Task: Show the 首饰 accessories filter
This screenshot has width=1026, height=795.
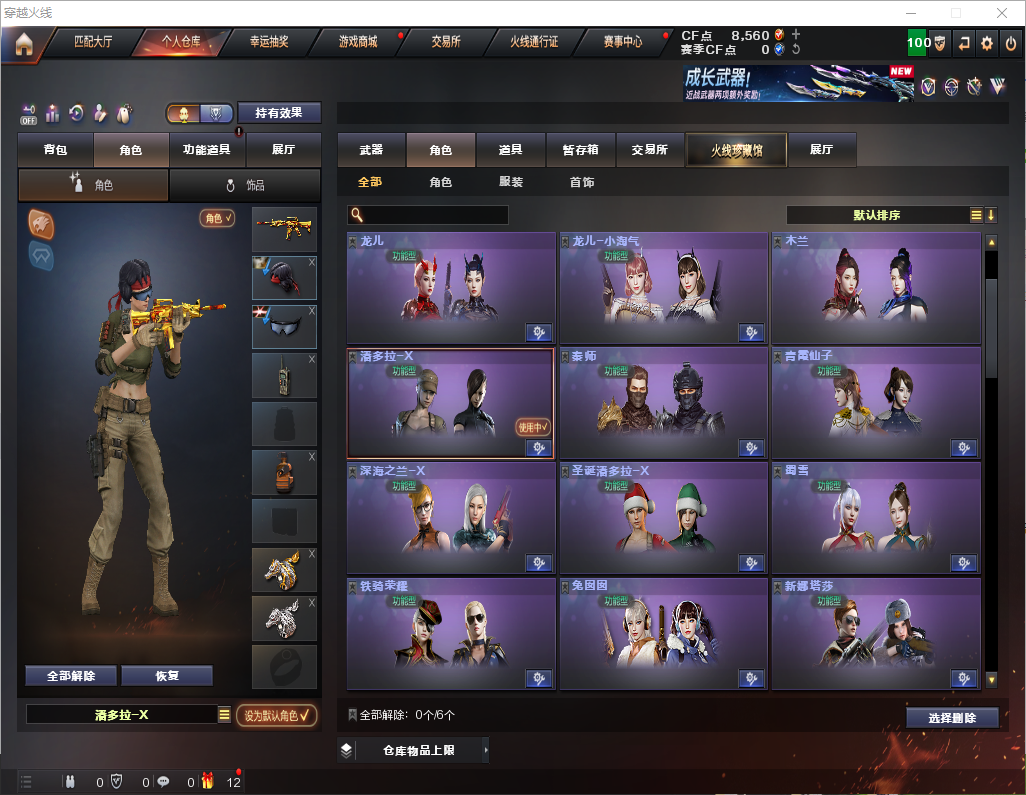Action: [582, 183]
